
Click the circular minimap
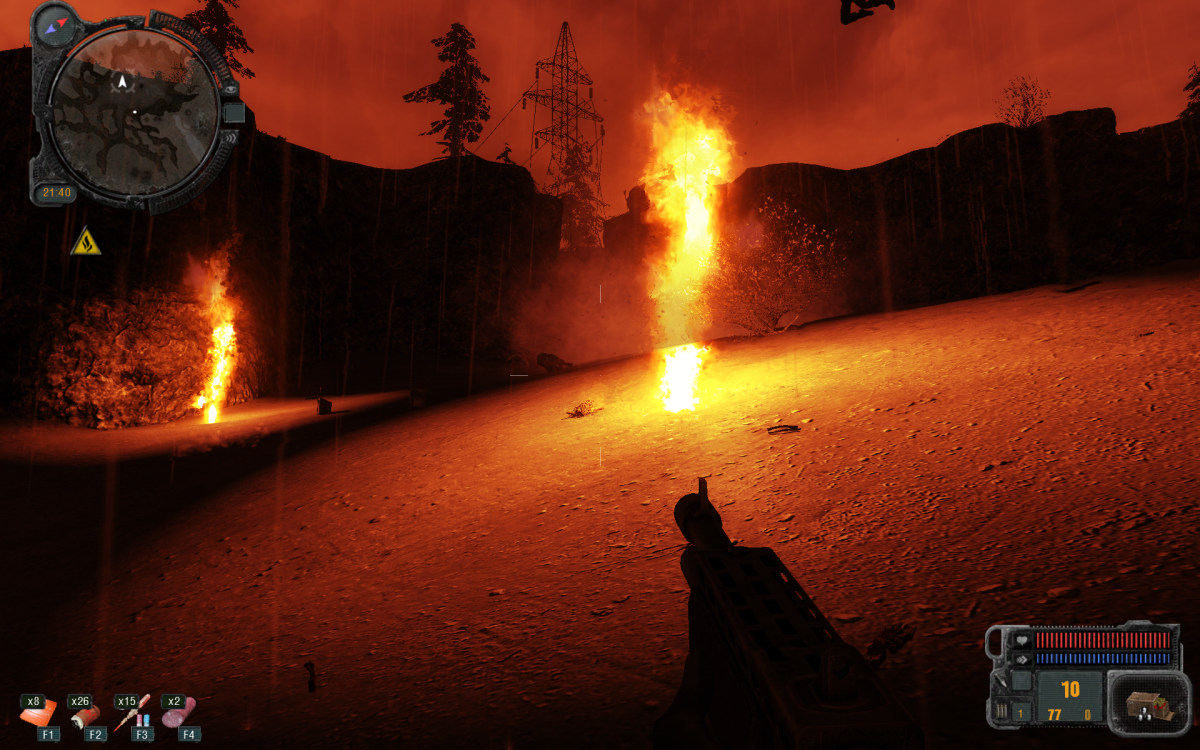coord(135,110)
